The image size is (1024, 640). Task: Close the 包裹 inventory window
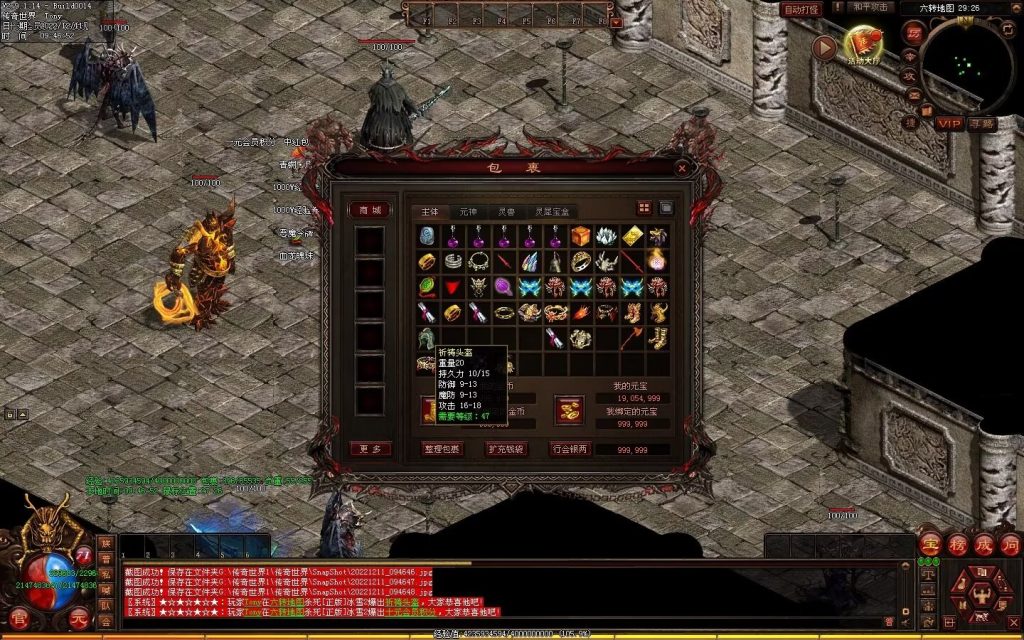(x=682, y=168)
